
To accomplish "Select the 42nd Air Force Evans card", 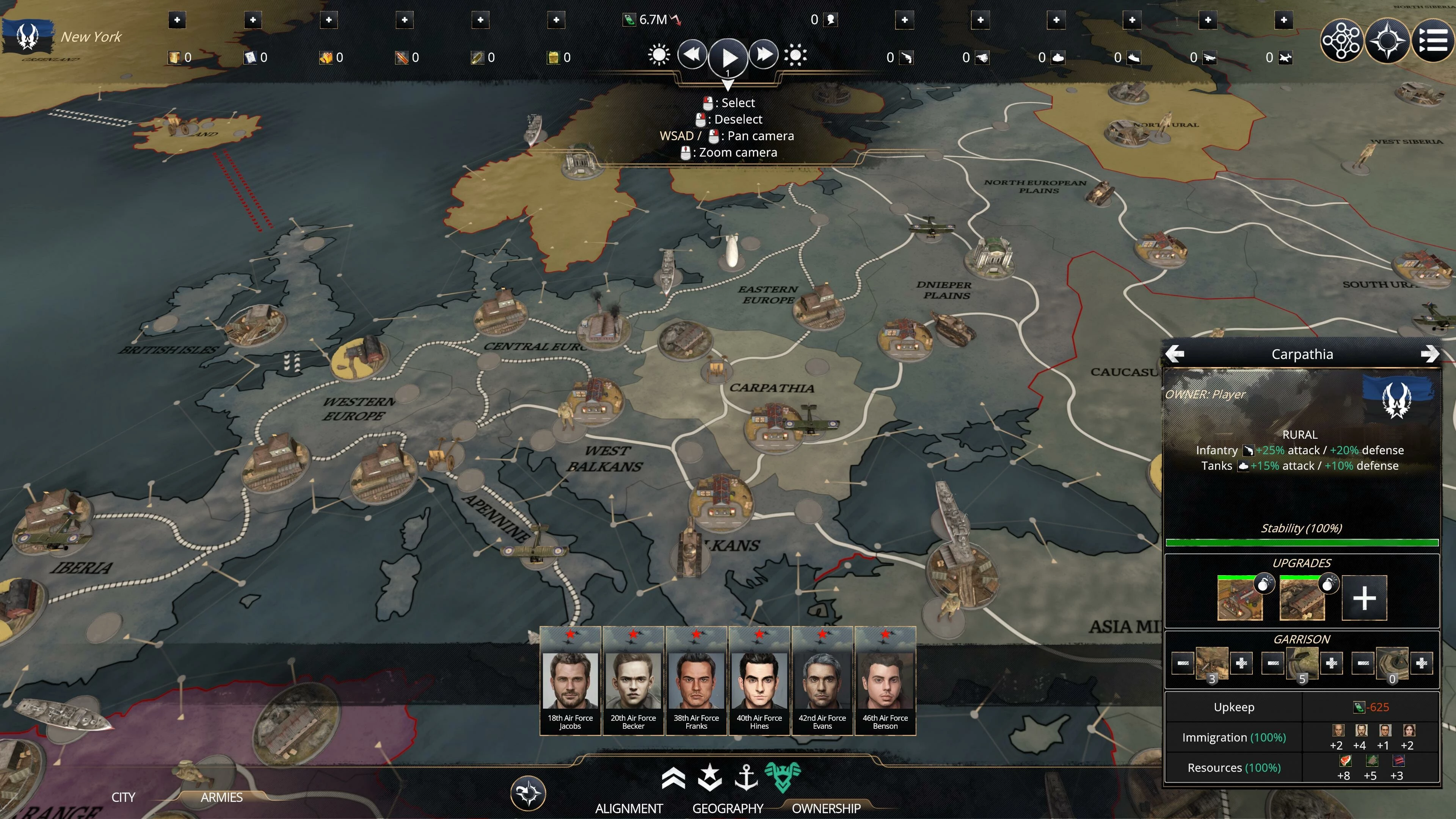I will 822,681.
